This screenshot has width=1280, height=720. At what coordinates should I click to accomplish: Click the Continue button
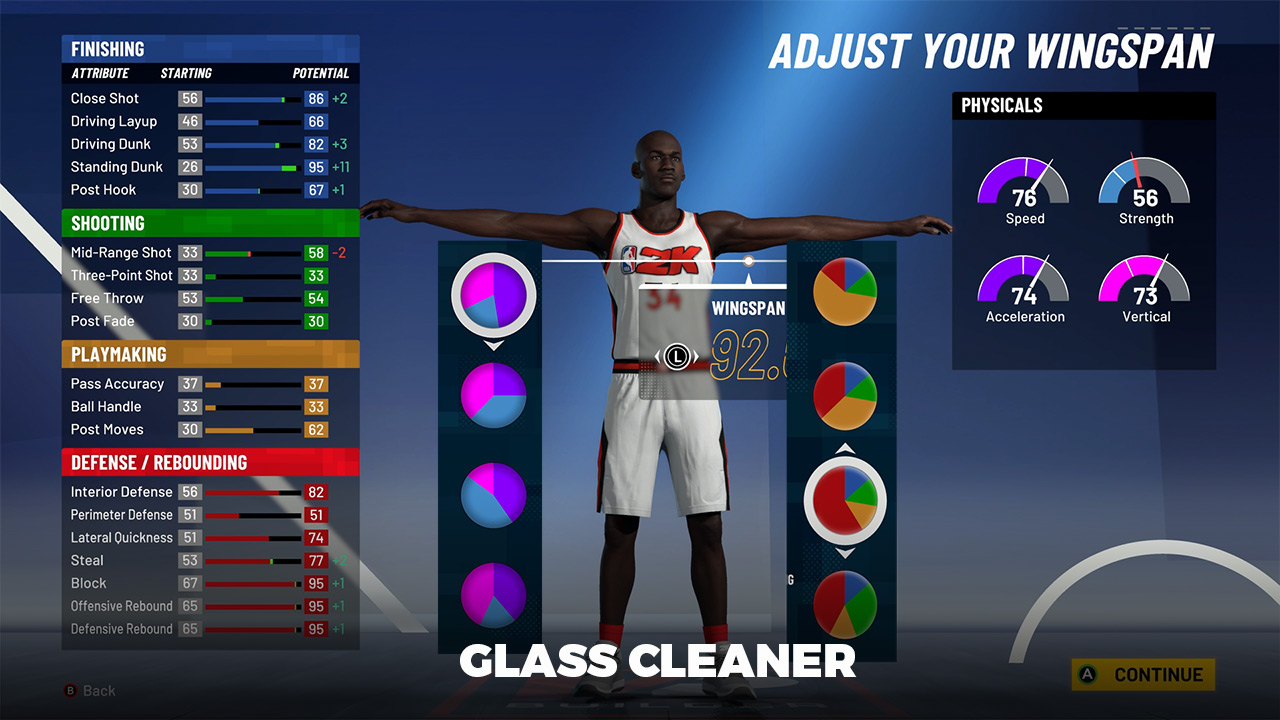(x=1143, y=675)
